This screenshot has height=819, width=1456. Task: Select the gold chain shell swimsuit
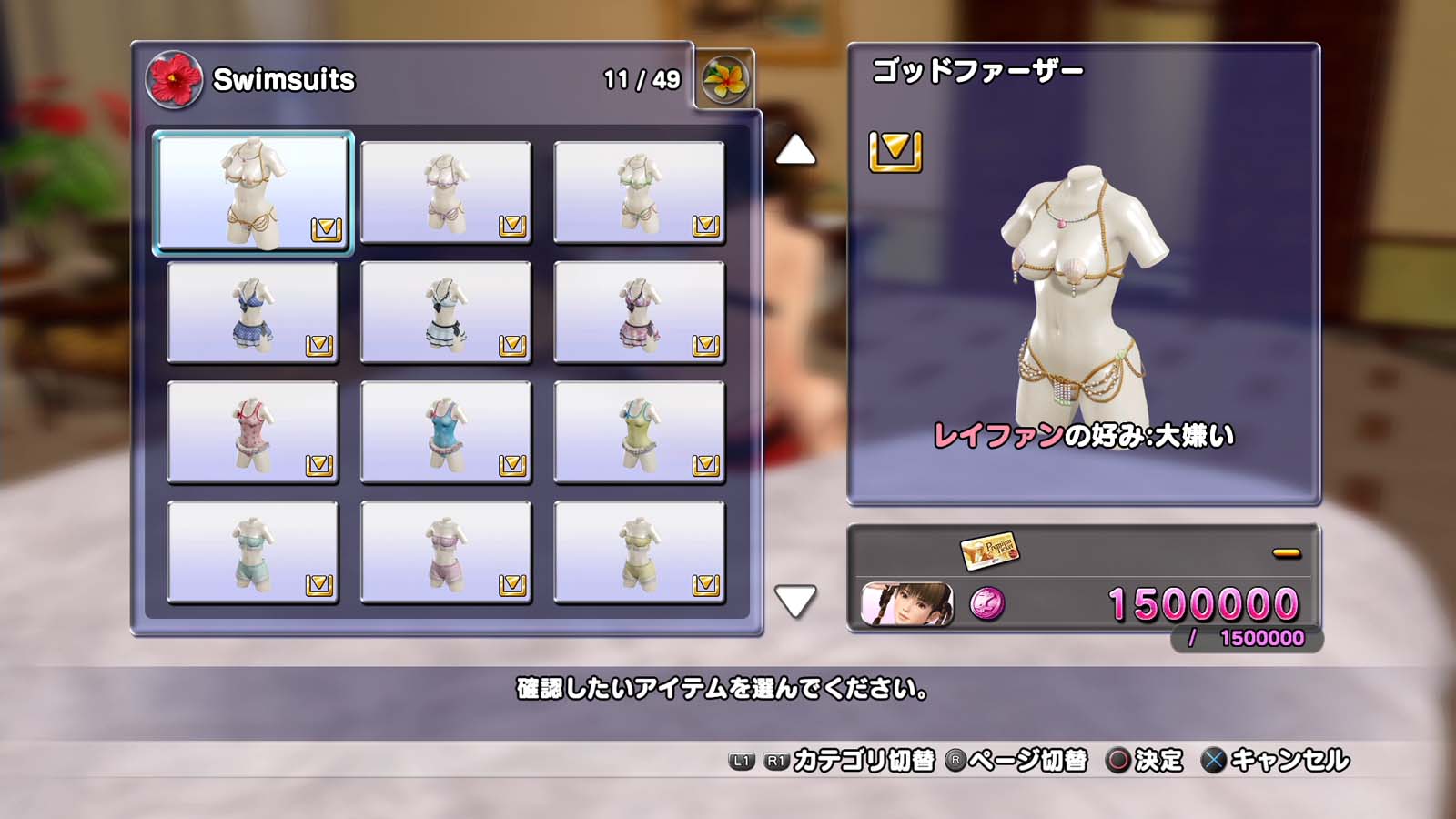pos(253,192)
